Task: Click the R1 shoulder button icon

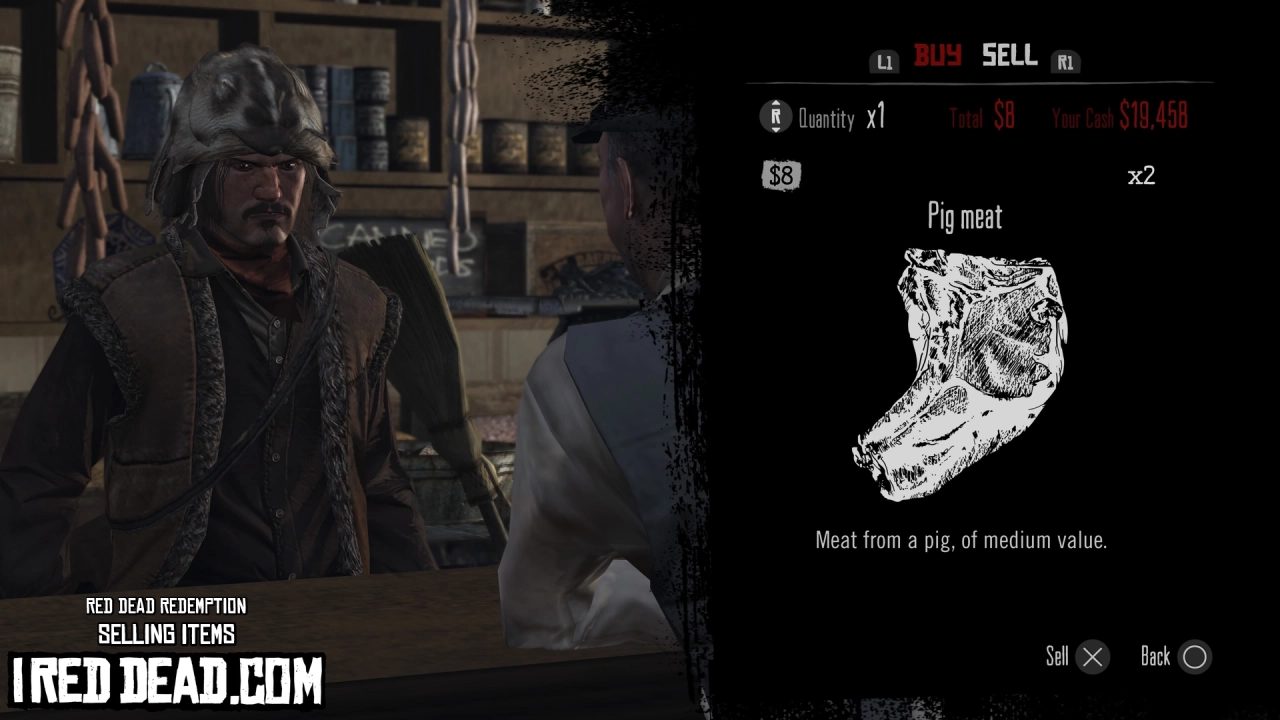Action: point(1065,60)
